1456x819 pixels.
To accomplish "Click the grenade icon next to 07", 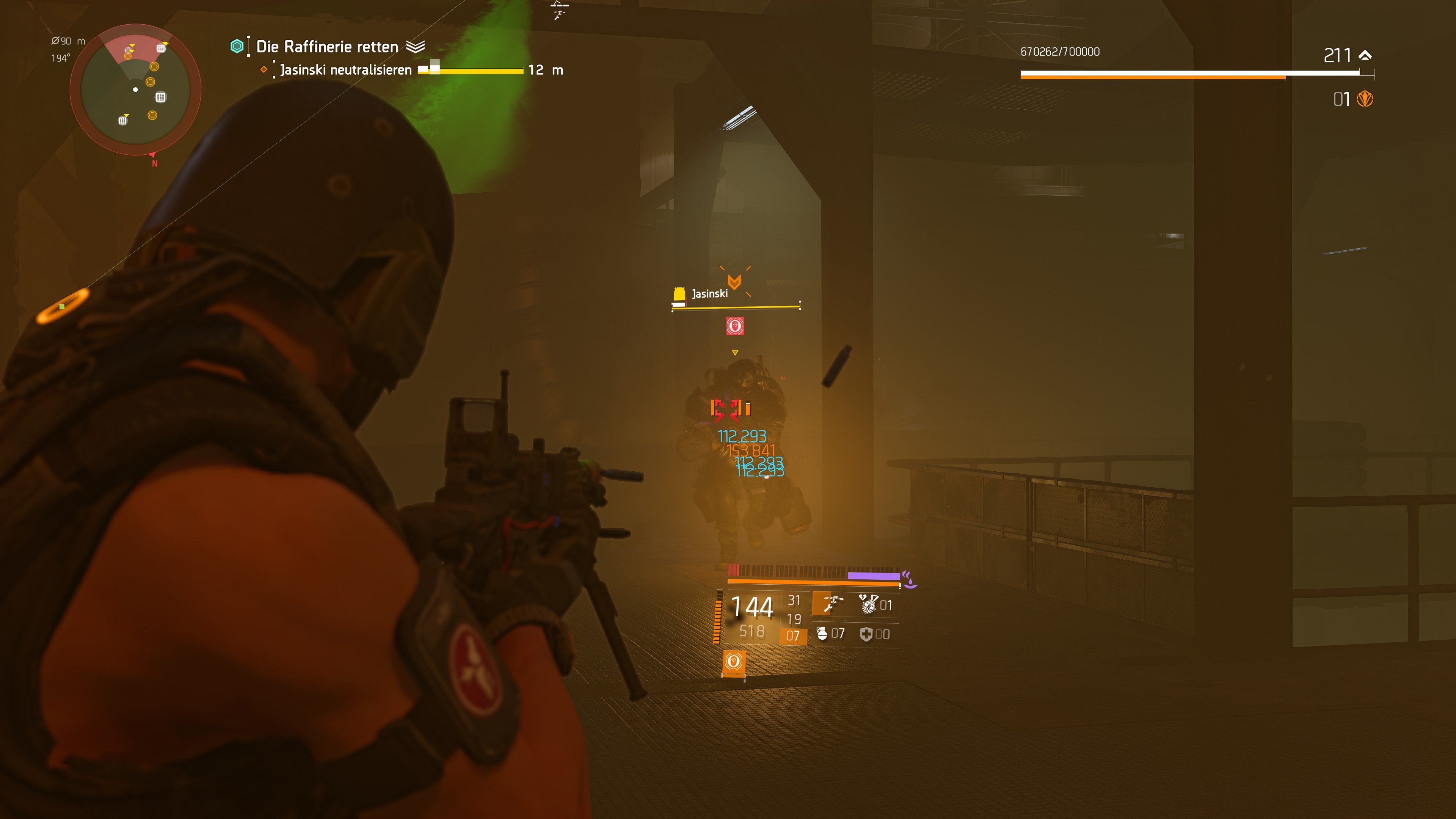I will tap(822, 634).
